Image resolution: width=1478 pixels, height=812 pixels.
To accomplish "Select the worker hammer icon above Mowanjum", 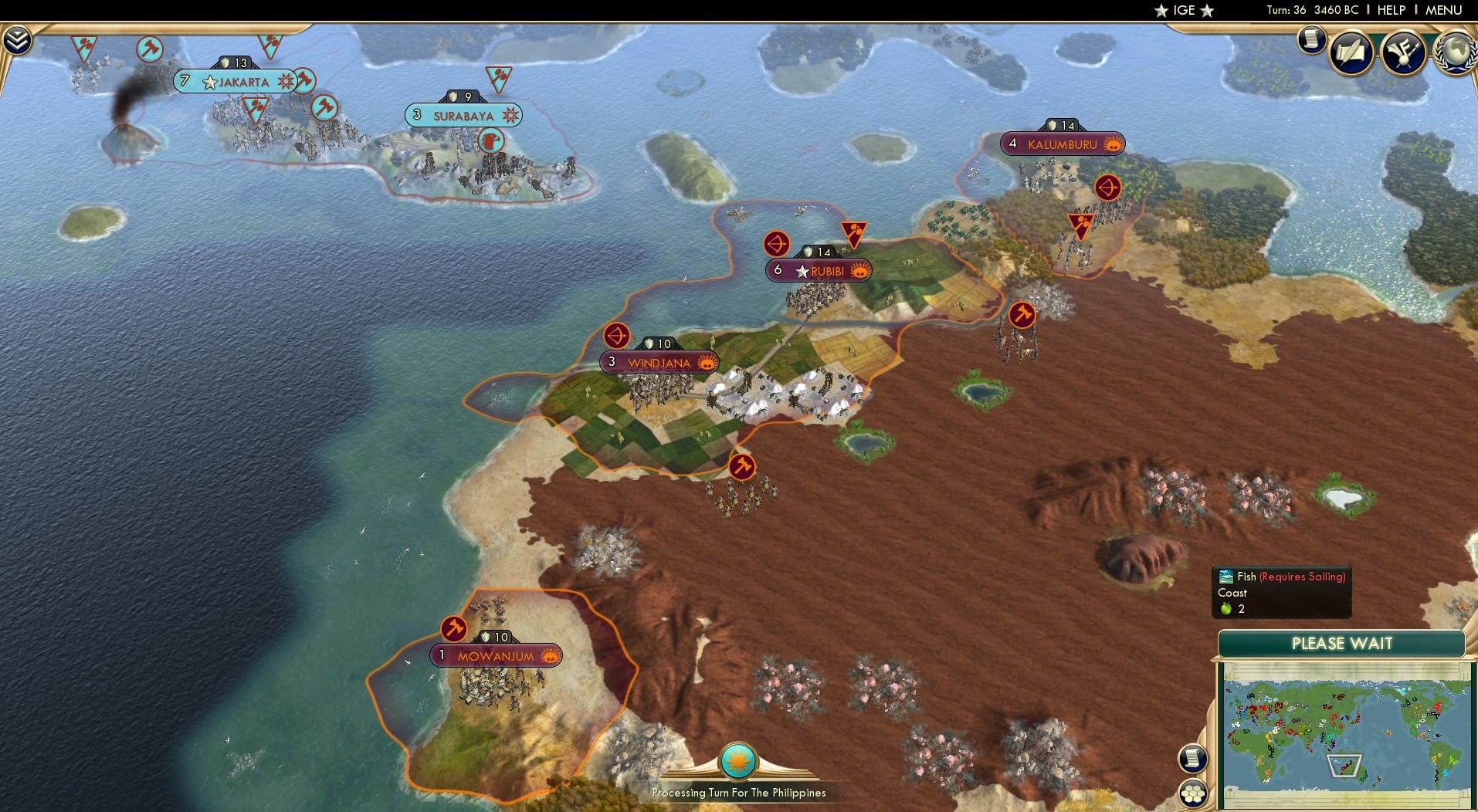I will pyautogui.click(x=454, y=628).
